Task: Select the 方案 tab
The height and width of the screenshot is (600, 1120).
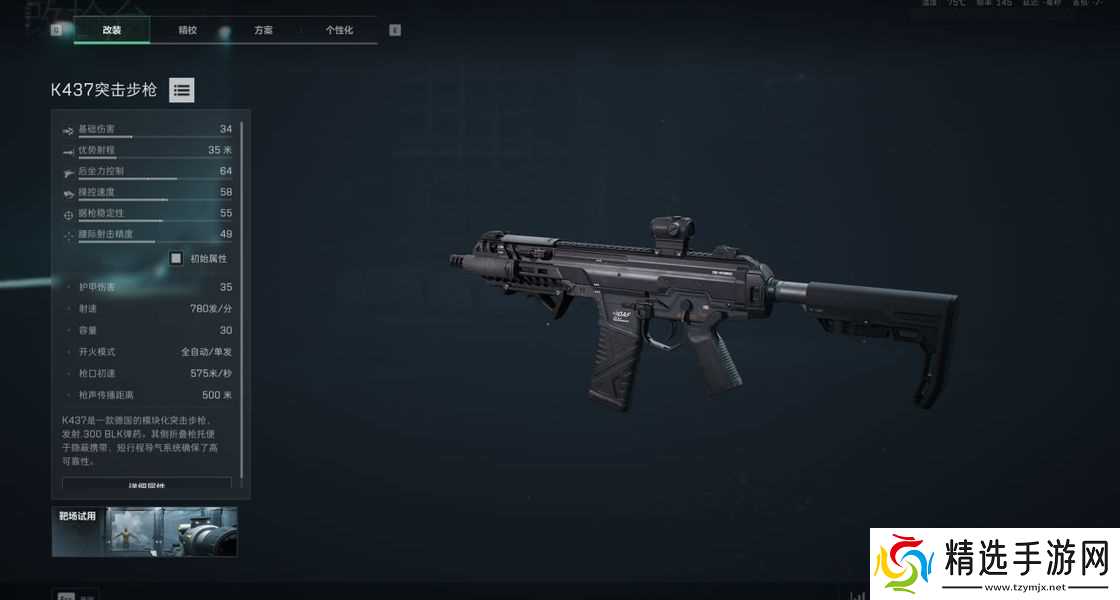Action: click(x=263, y=30)
